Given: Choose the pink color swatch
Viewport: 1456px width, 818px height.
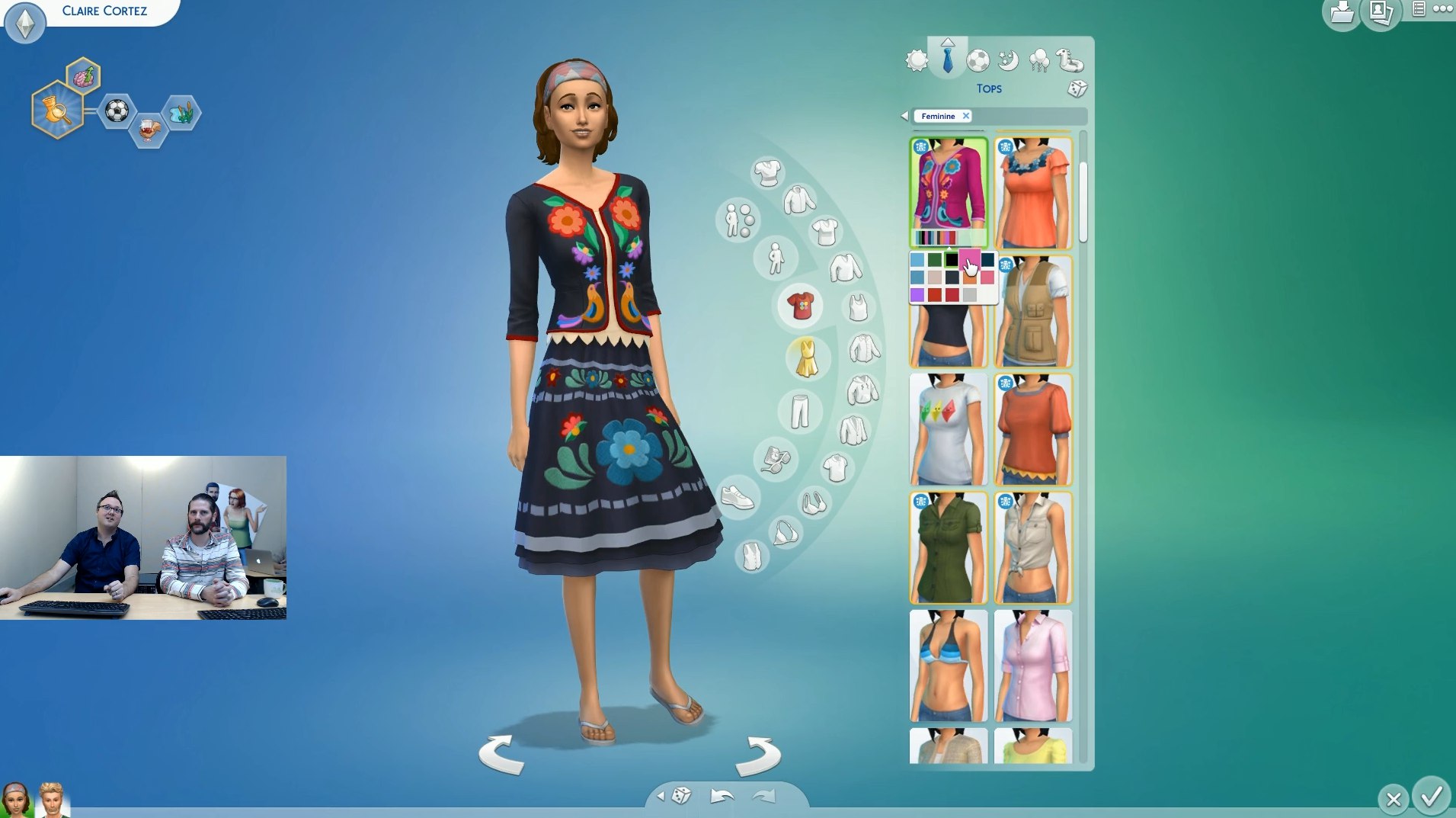Looking at the screenshot, I should click(x=969, y=260).
